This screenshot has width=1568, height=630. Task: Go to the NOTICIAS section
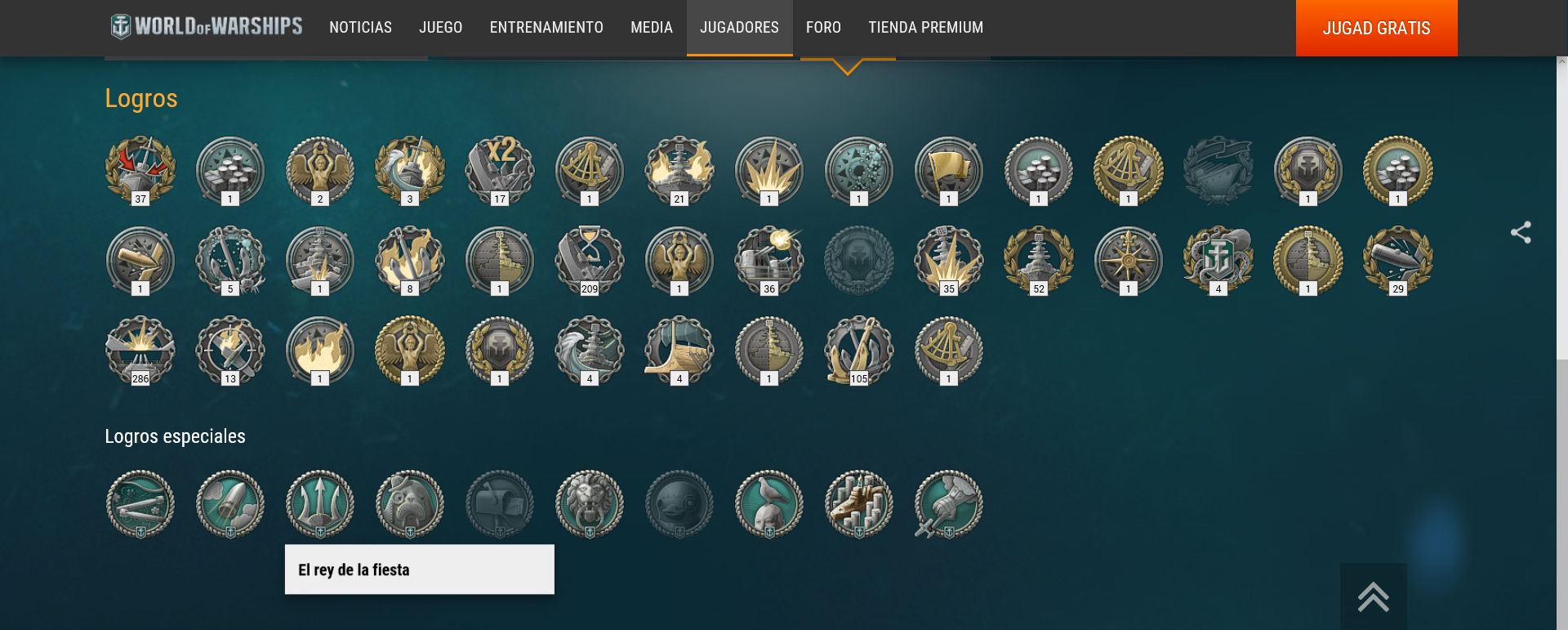click(360, 28)
